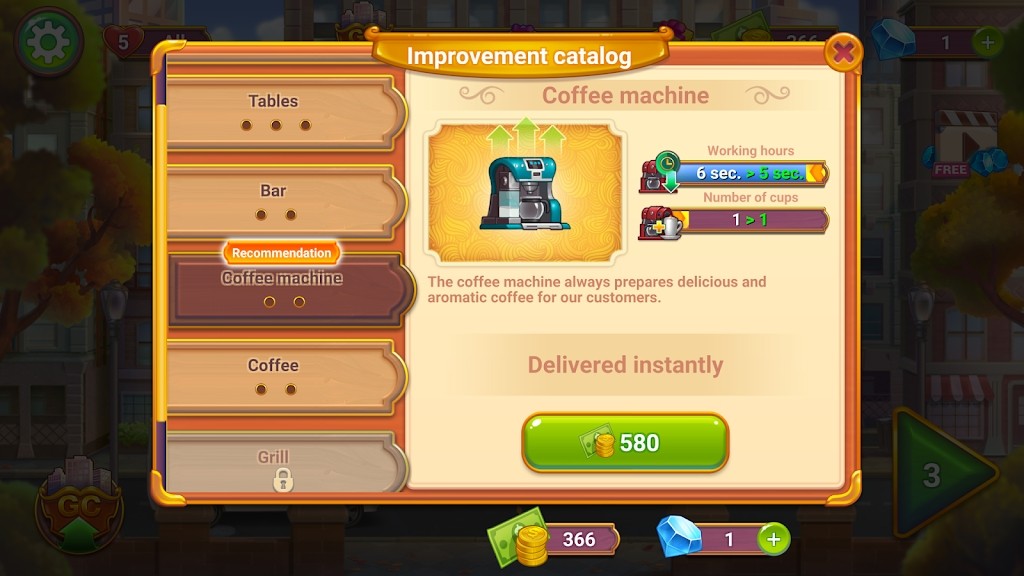Add gems with the bottom green plus
This screenshot has width=1024, height=576.
coord(773,539)
